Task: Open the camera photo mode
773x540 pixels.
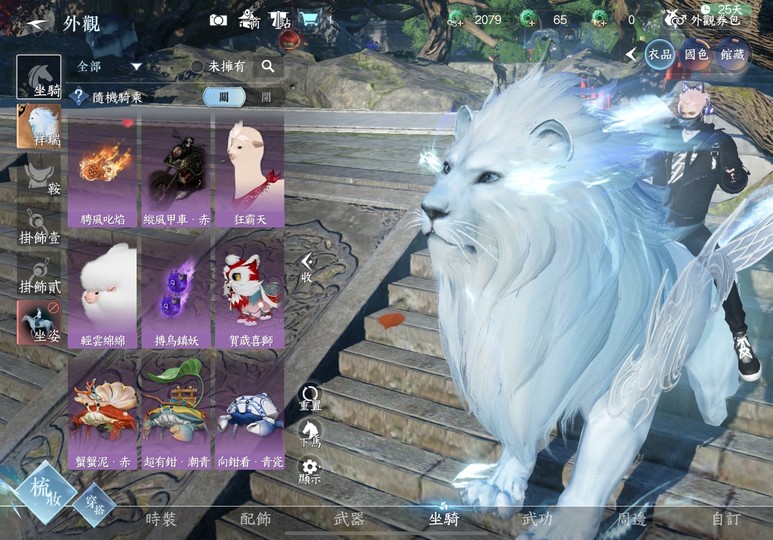Action: pos(218,20)
